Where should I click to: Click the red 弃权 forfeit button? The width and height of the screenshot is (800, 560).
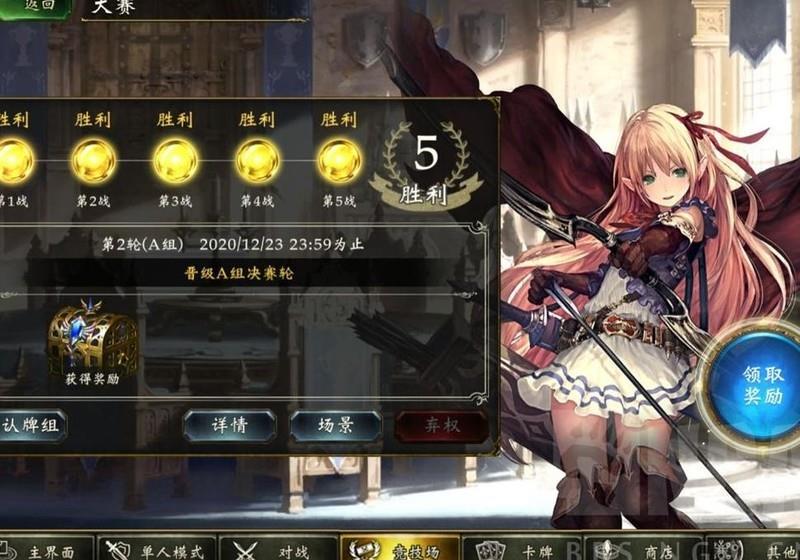(441, 425)
